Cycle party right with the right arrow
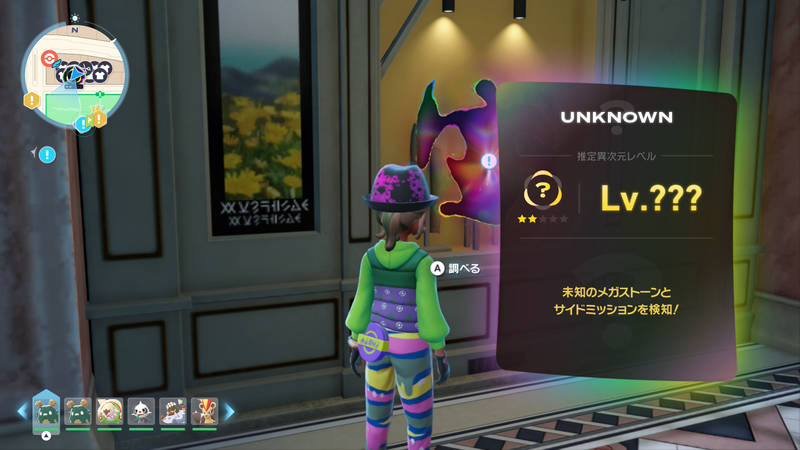 (x=229, y=409)
